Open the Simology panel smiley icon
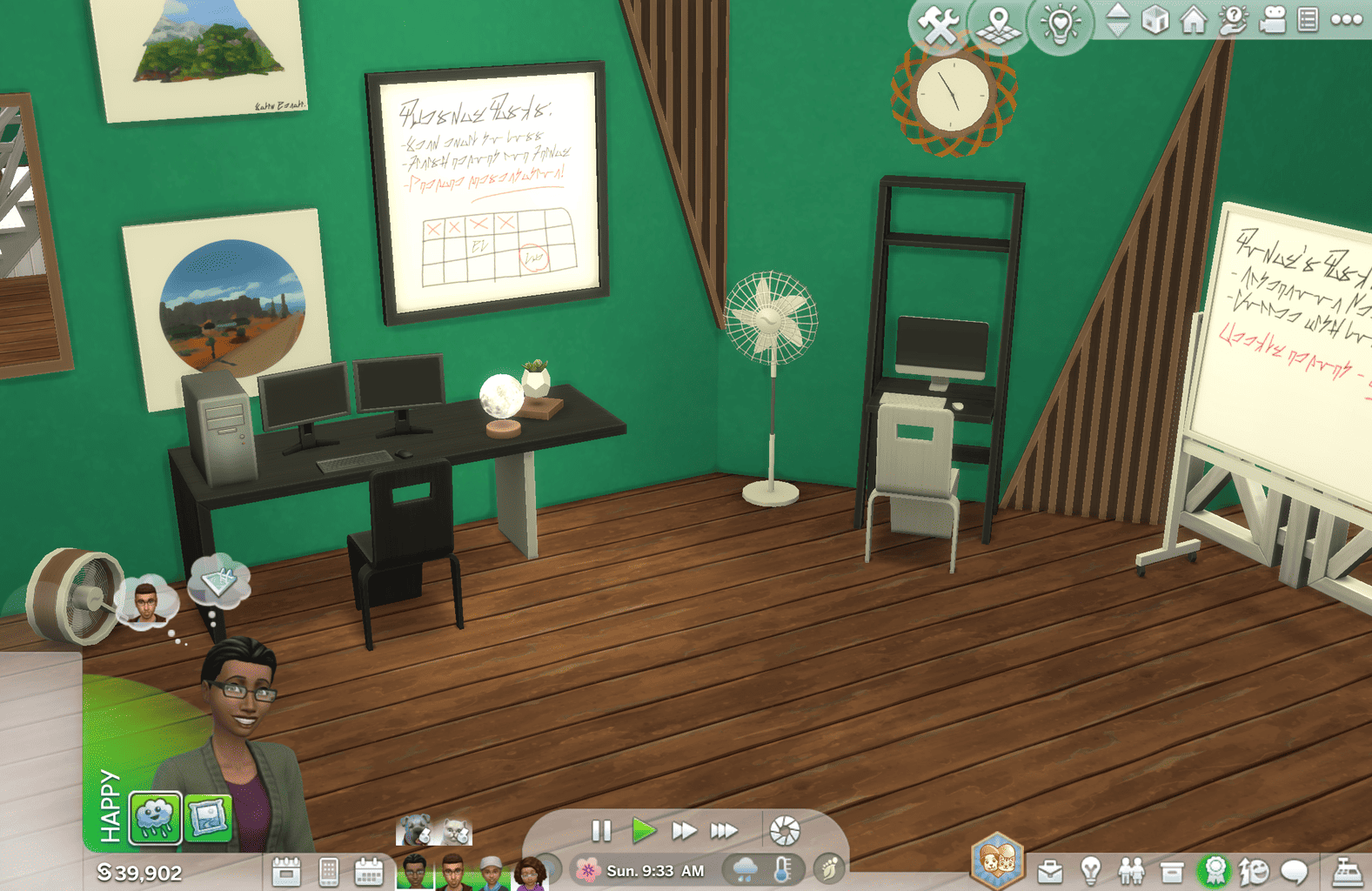Screen dimensions: 1372x891 point(1254,870)
